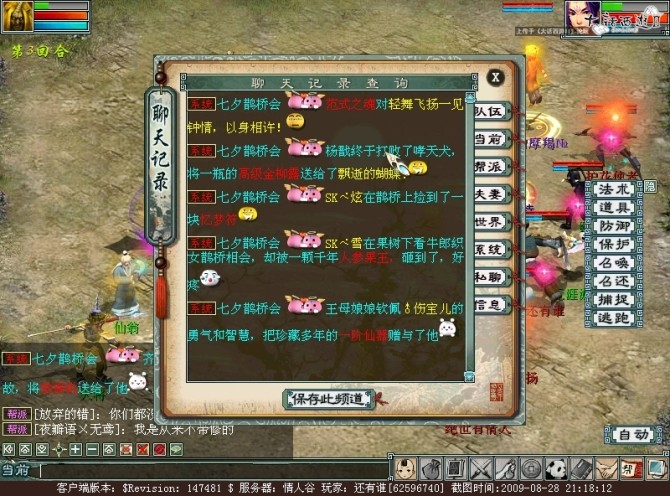The height and width of the screenshot is (496, 670).
Task: Select the 召唤 (summon) battle command
Action: (x=613, y=263)
